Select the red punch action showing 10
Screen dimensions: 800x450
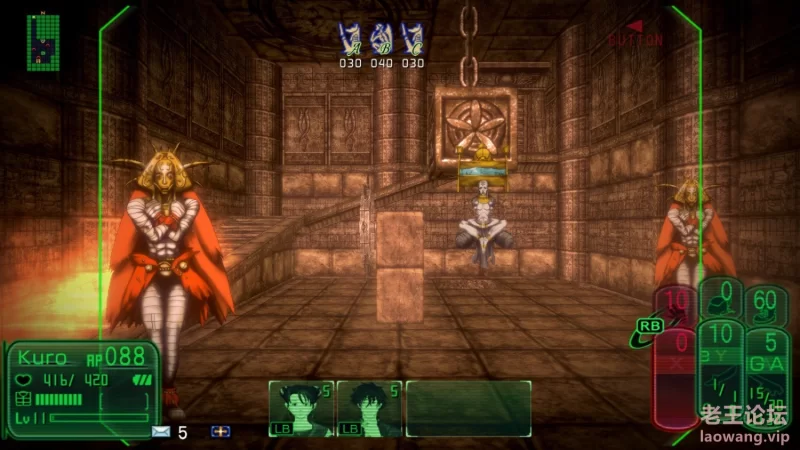pos(677,302)
